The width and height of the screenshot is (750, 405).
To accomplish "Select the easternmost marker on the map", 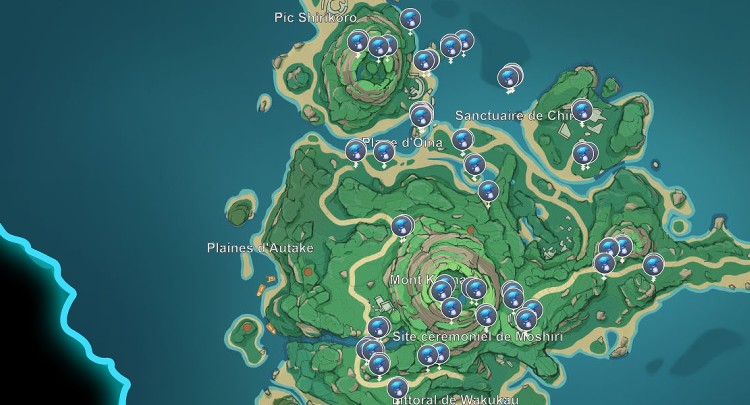I will 653,264.
